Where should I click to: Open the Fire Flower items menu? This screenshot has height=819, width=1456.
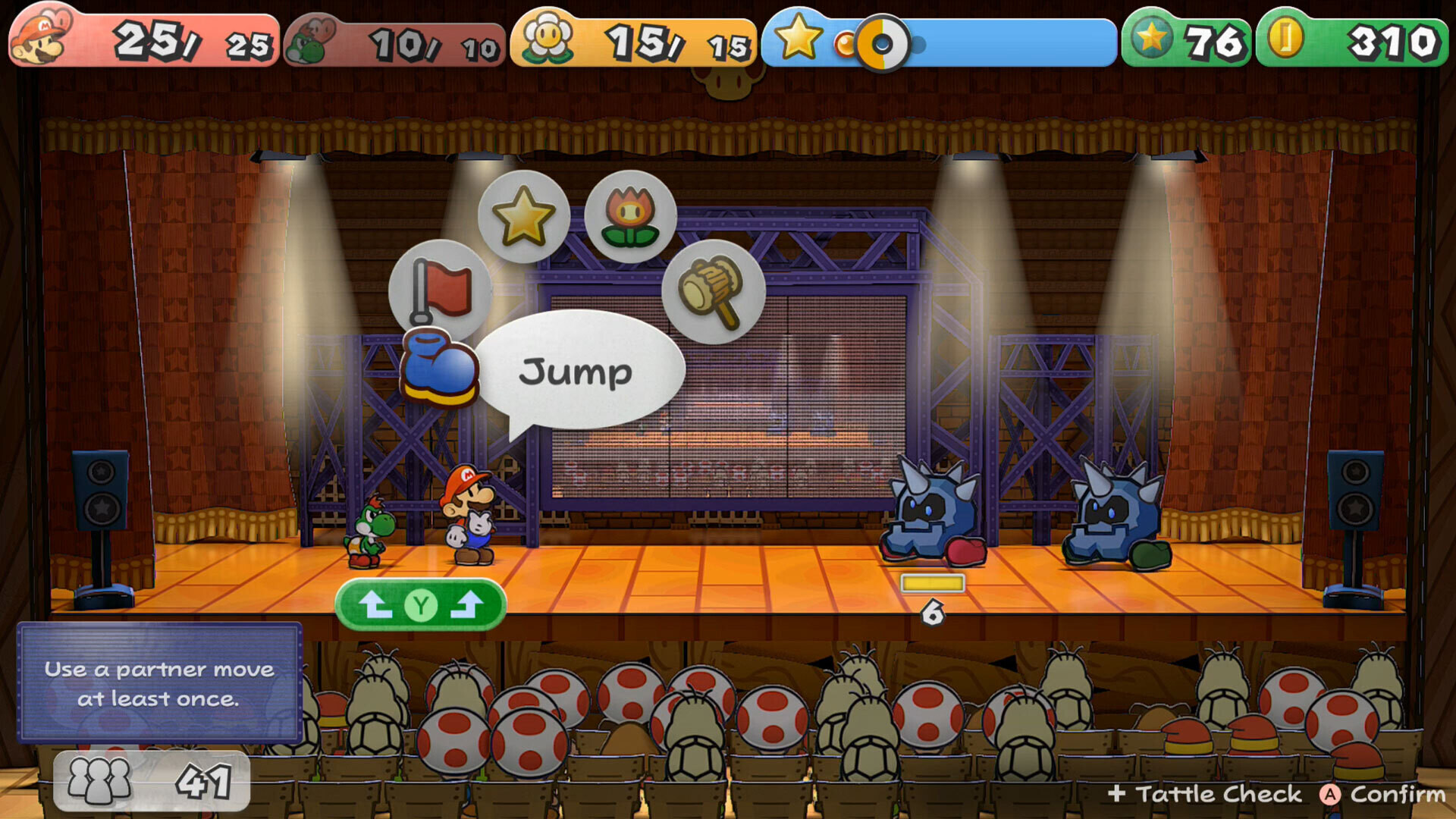629,215
